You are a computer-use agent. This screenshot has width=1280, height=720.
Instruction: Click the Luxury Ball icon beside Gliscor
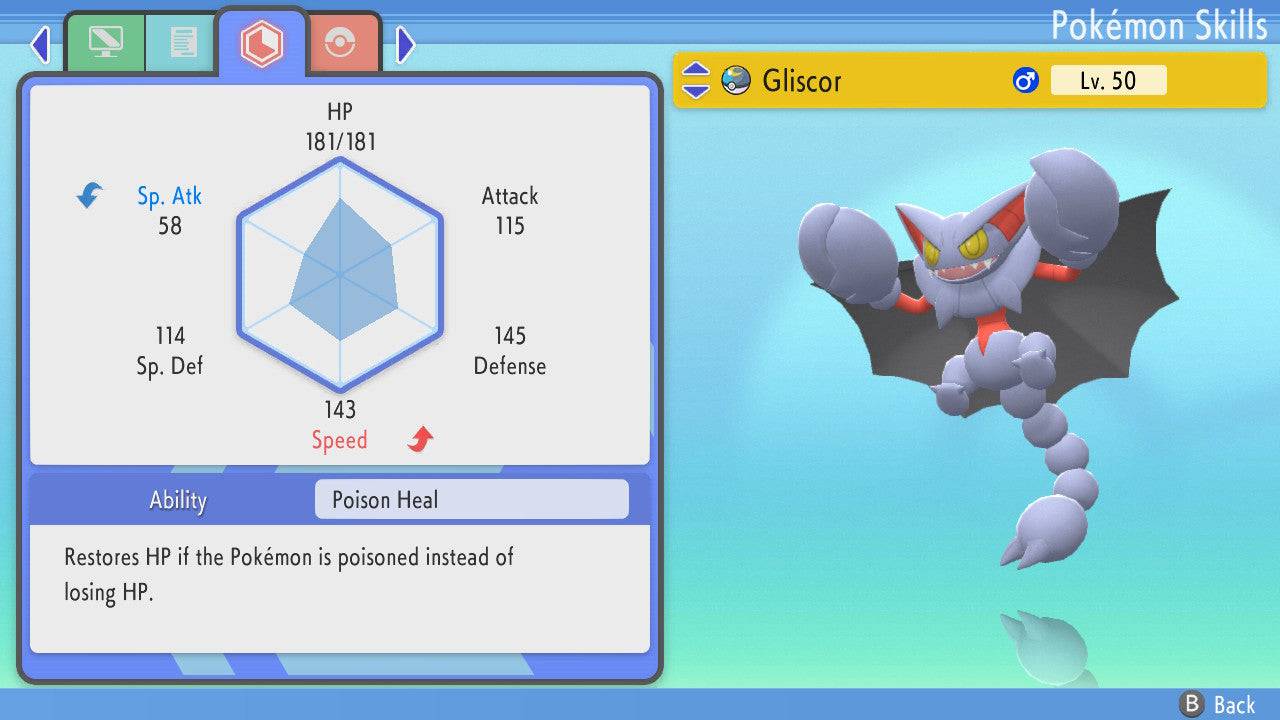[735, 80]
